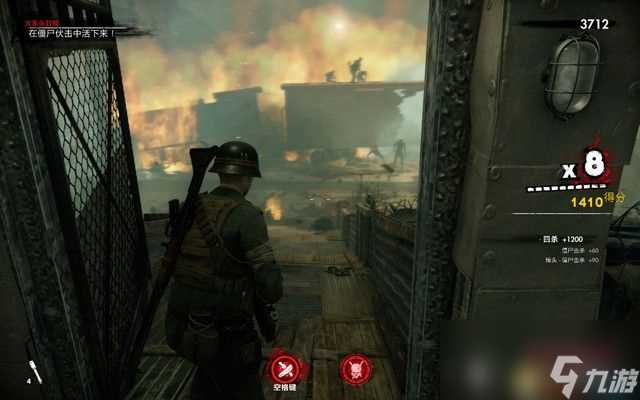Select the stick grenade icon
This screenshot has width=640, height=400.
coord(31,370)
